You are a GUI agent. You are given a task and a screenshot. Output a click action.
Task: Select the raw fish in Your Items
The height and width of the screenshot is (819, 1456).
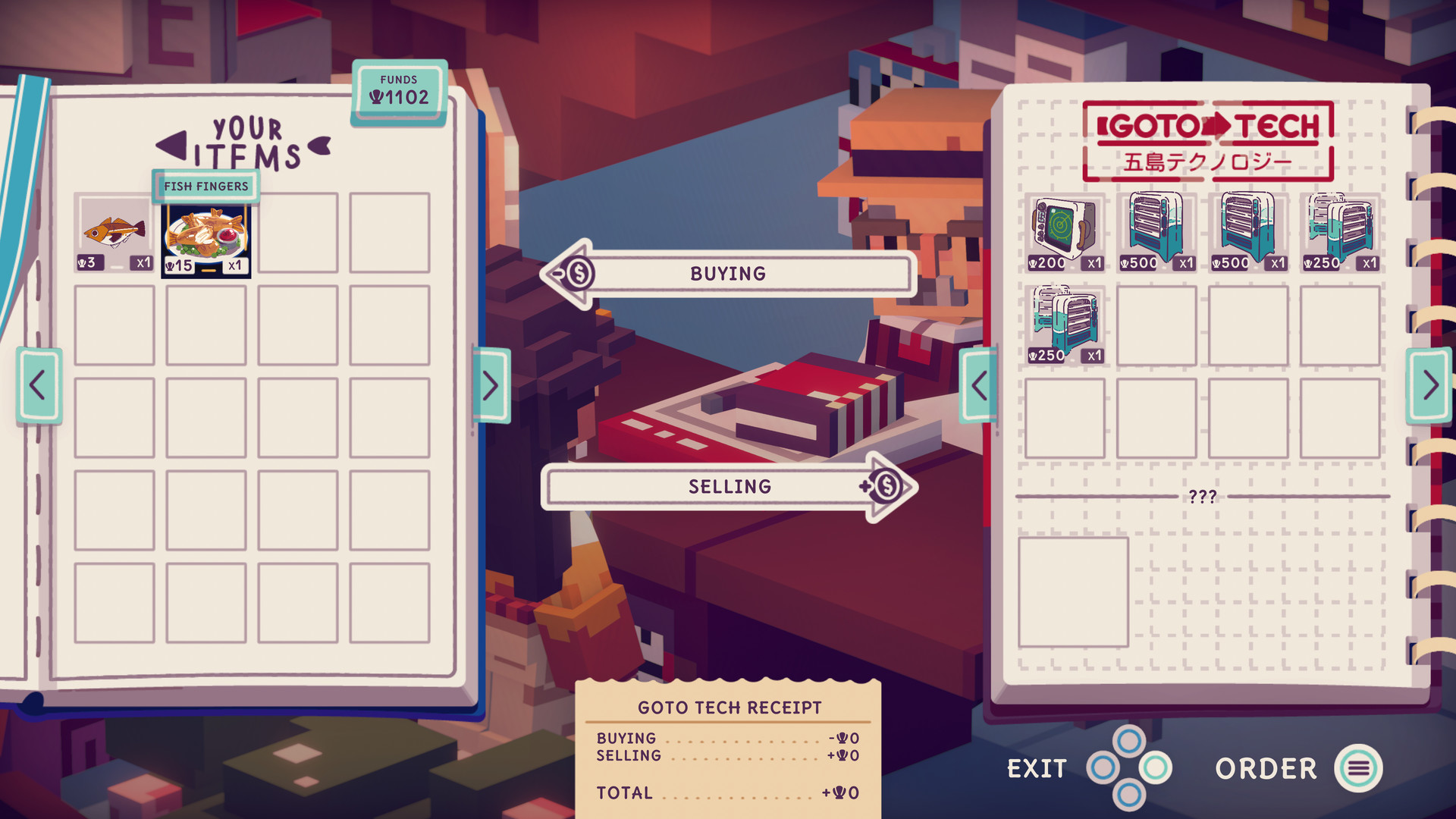(x=115, y=231)
